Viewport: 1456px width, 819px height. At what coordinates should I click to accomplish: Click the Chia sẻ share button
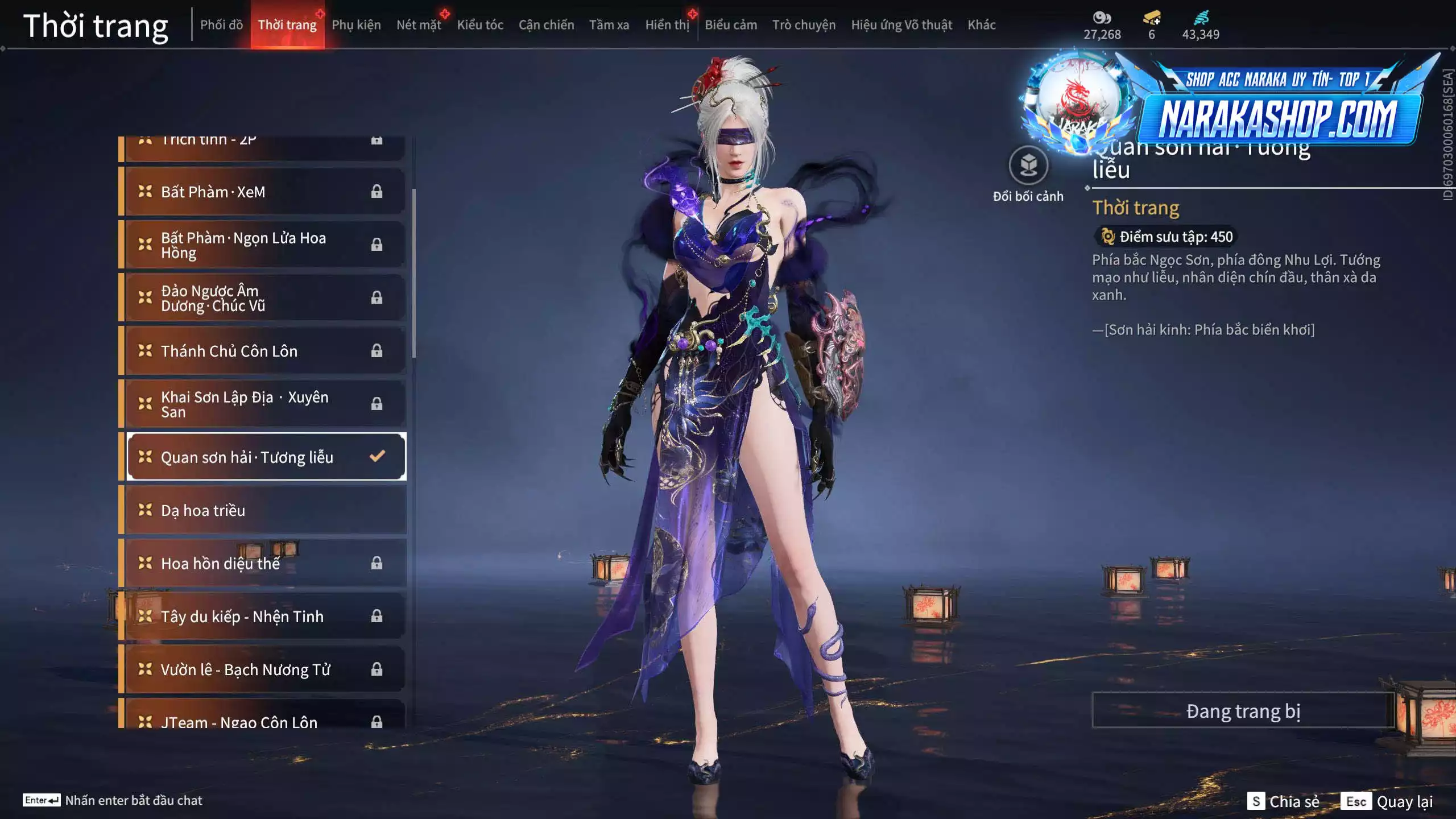pos(1284,801)
